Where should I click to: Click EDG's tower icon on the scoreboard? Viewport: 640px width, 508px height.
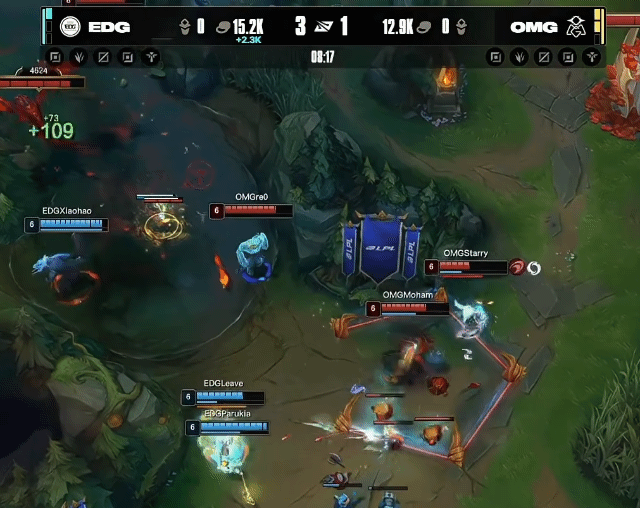(185, 27)
